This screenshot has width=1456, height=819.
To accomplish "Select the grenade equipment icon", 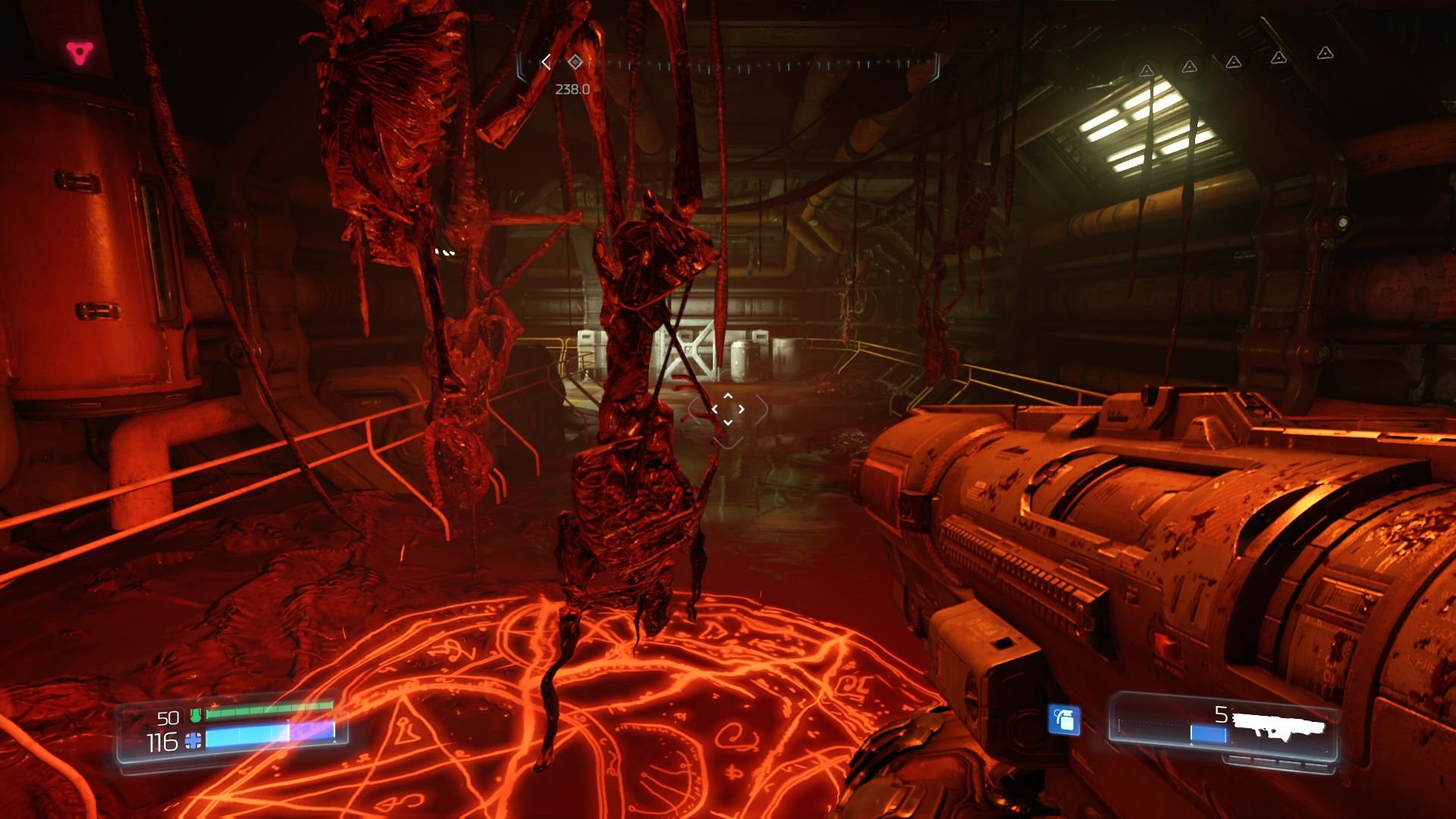I will pyautogui.click(x=1065, y=720).
